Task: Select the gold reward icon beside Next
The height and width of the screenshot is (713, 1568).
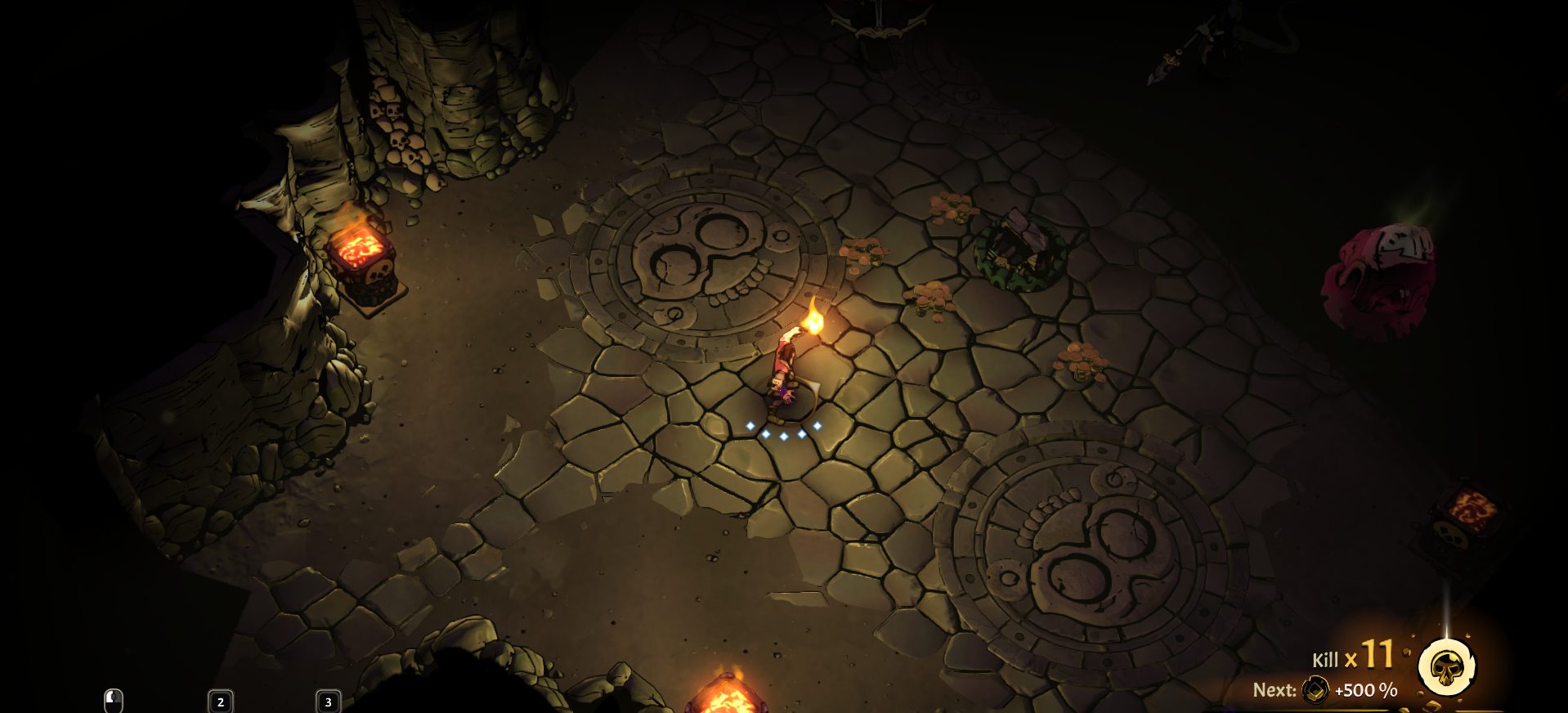Action: tap(1315, 690)
